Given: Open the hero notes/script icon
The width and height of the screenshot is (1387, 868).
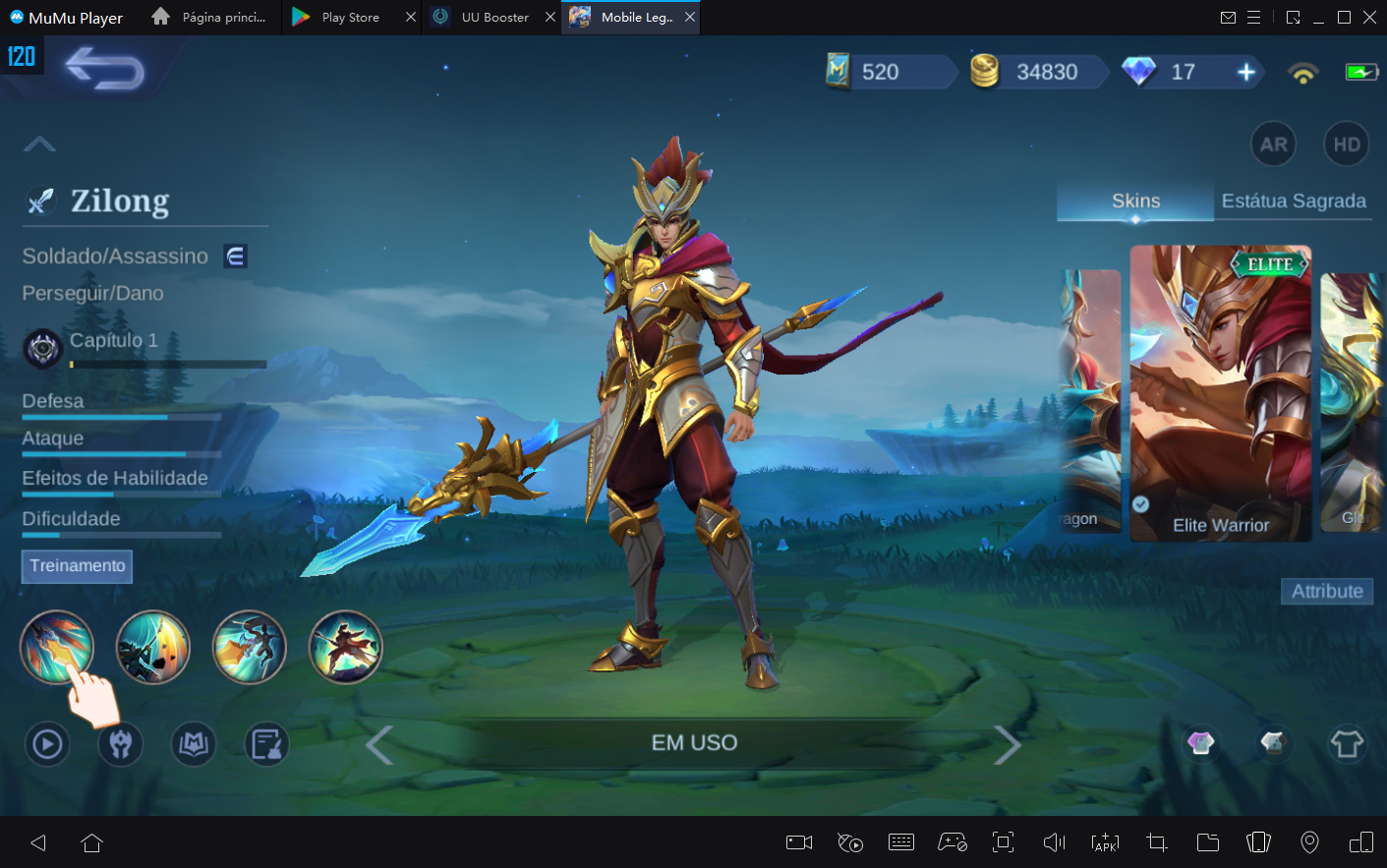Looking at the screenshot, I should point(263,744).
